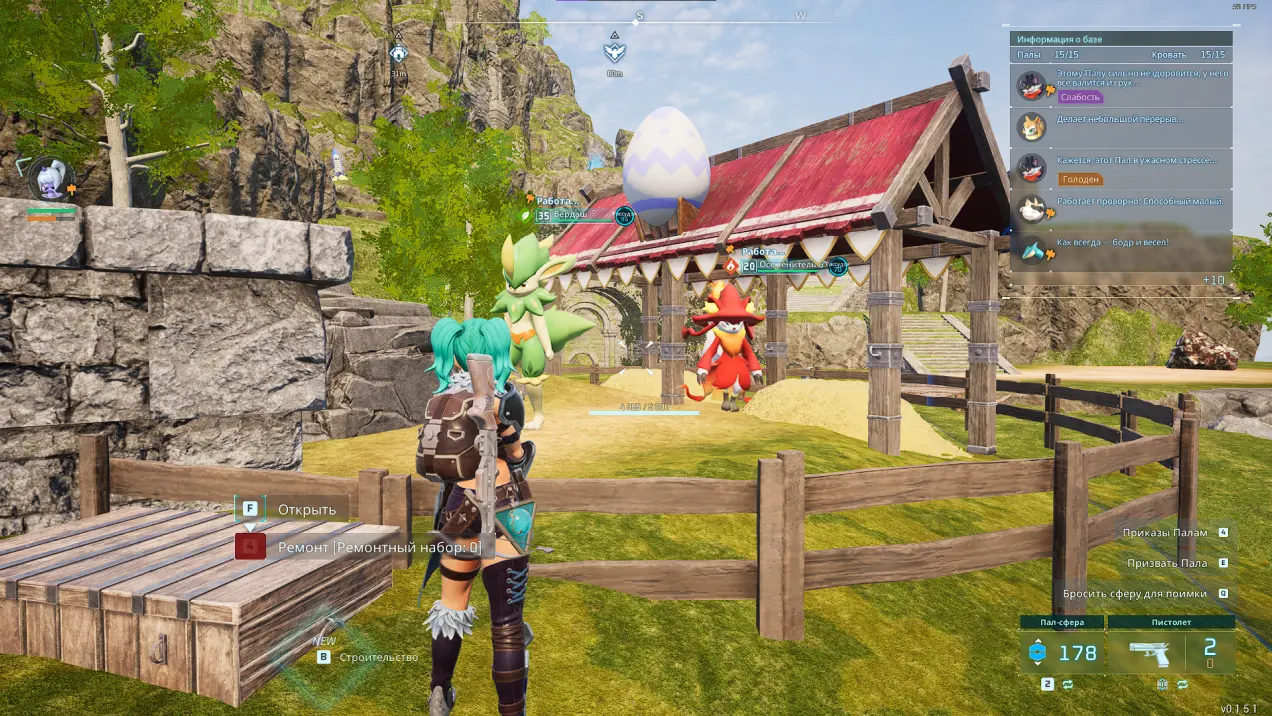Select the sick Pal row tagged Слабость
1272x716 pixels.
1120,85
